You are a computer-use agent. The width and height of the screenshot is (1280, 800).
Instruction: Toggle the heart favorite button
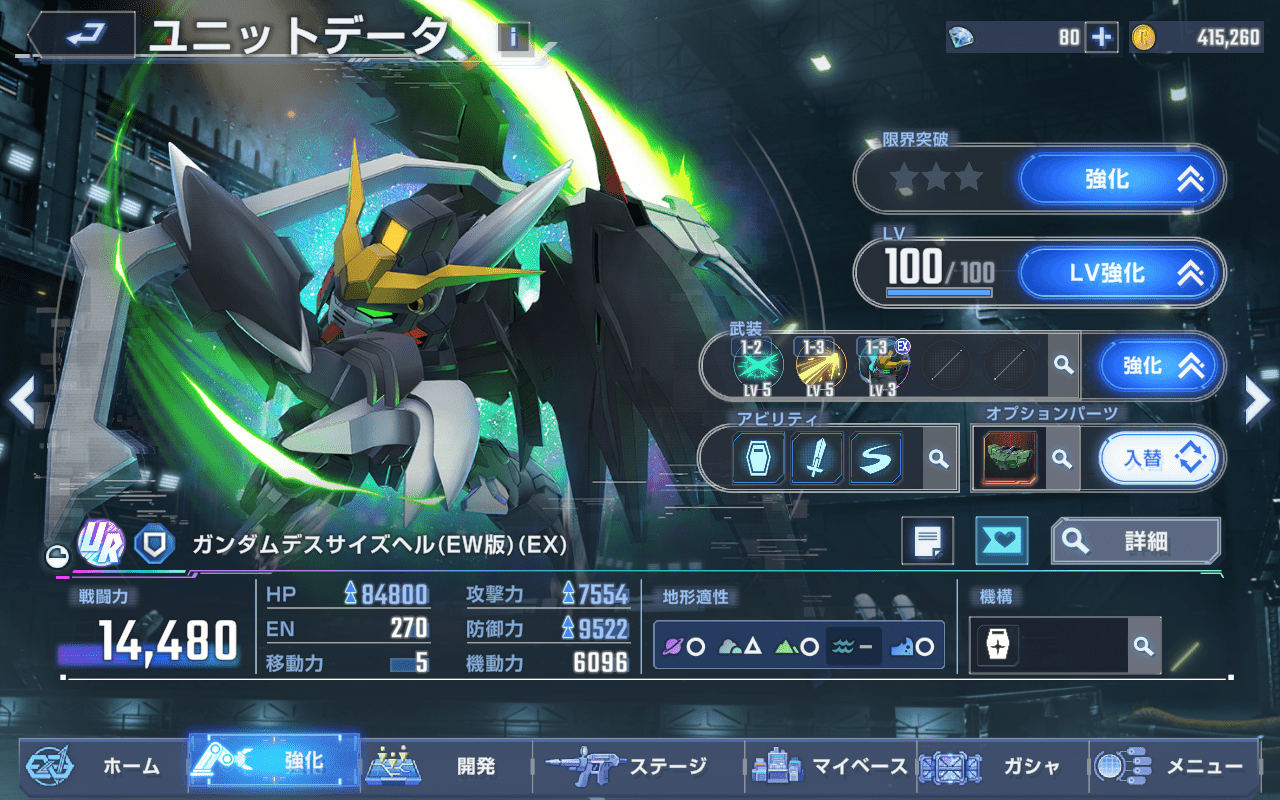click(x=1001, y=541)
